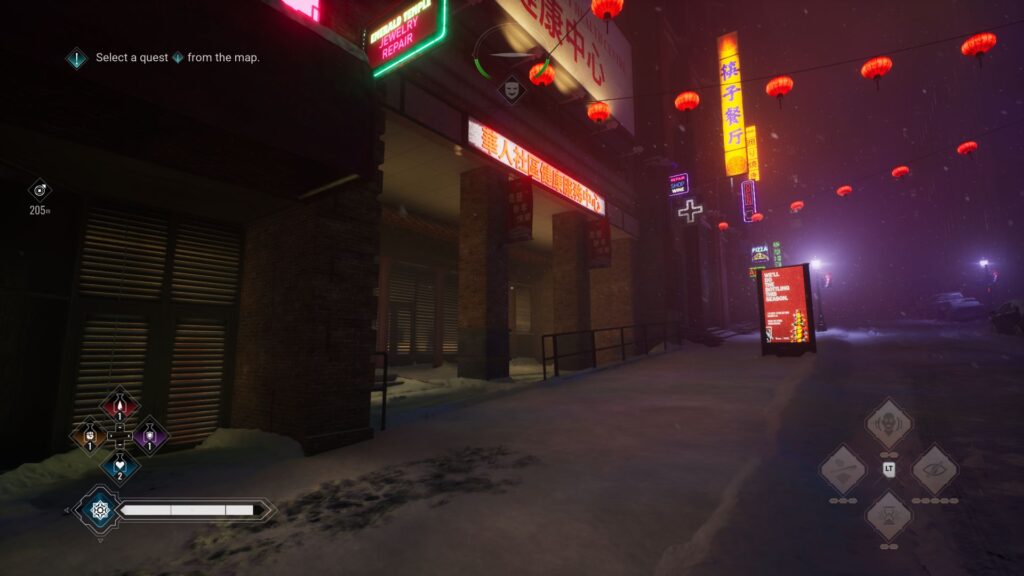Viewport: 1024px width, 576px height.
Task: Click the theater mask icon under compass
Action: coord(512,90)
